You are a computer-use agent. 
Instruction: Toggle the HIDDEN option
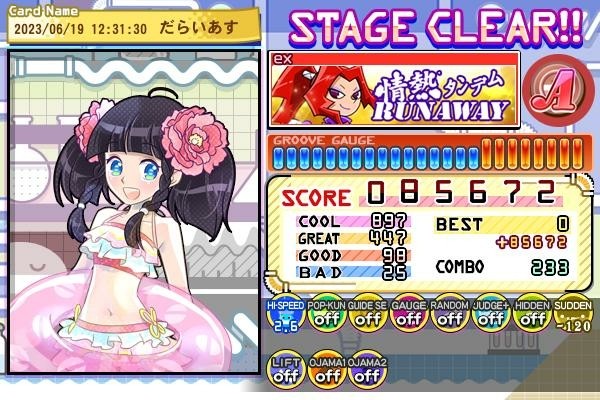(x=531, y=316)
